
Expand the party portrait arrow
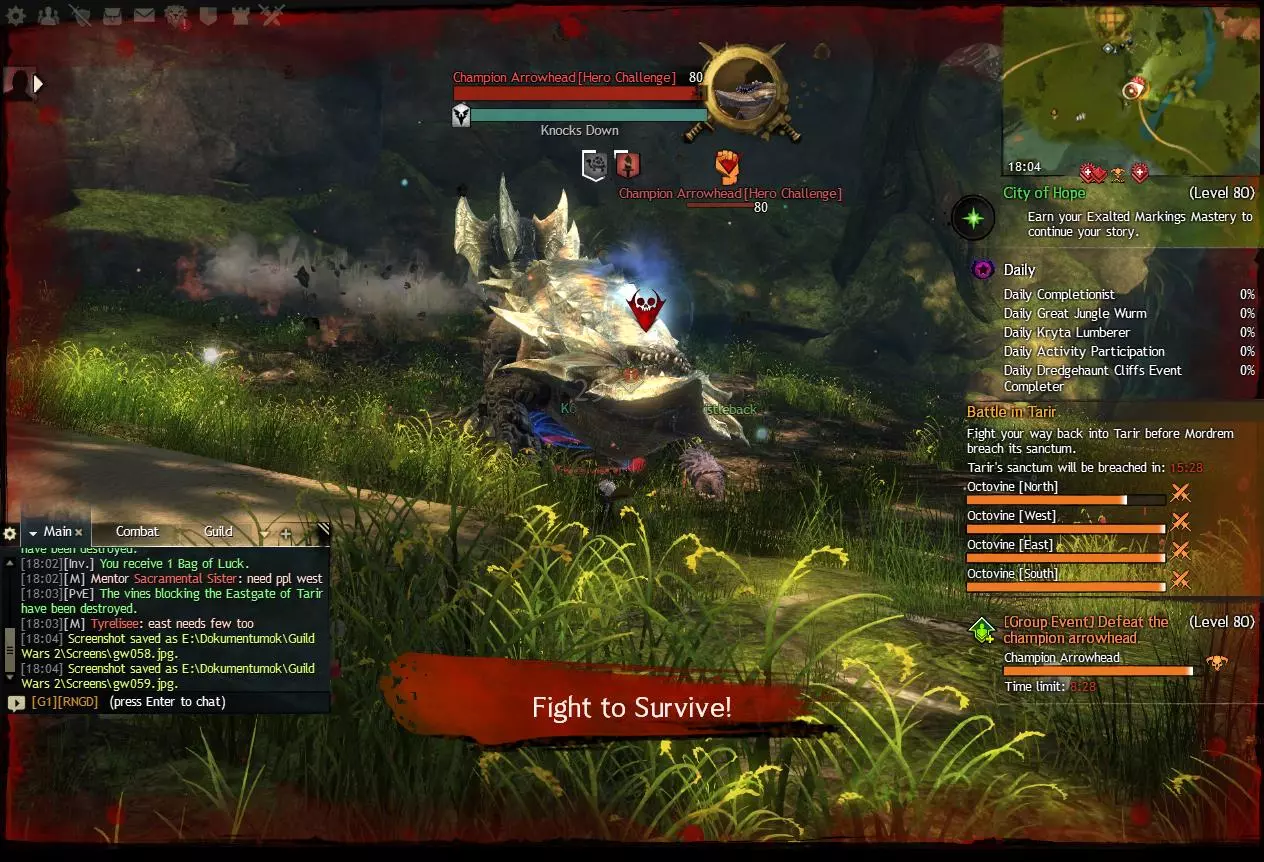point(39,85)
